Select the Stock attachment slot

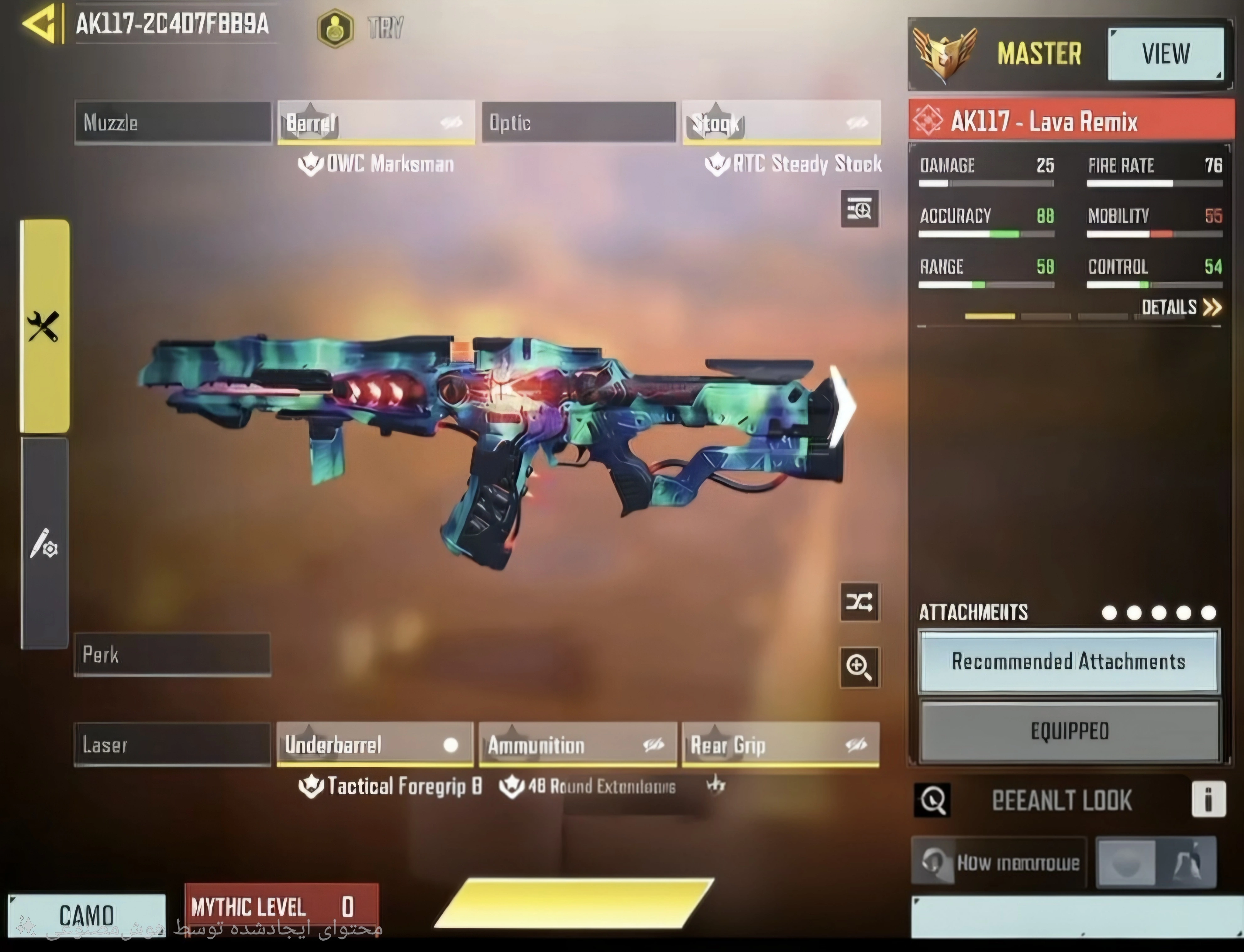click(781, 122)
